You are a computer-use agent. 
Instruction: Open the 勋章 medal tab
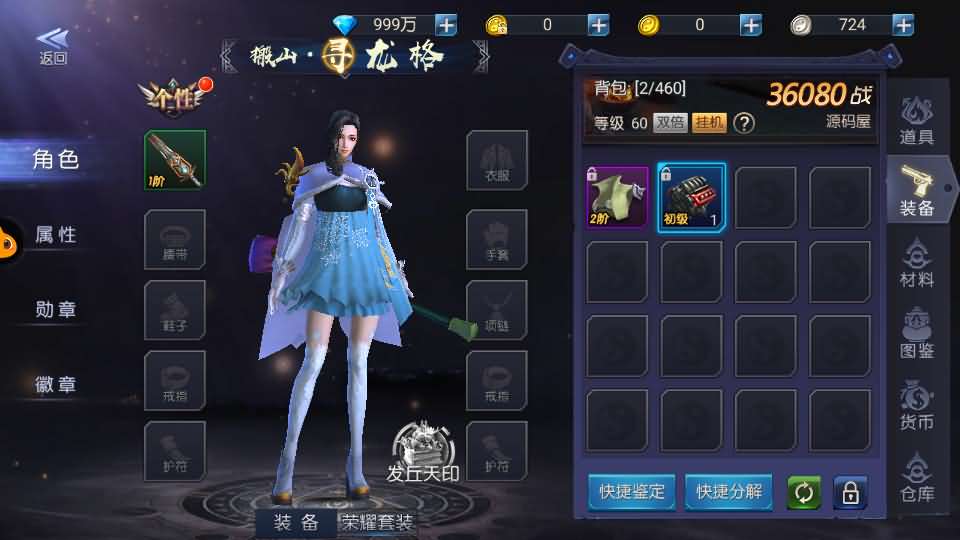(x=56, y=309)
